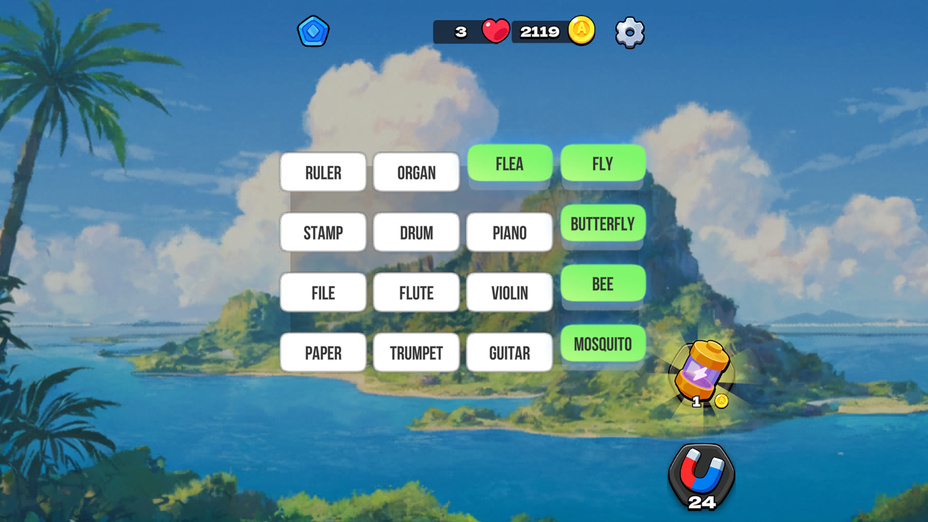Tap the VIOLIN word tile
This screenshot has width=928, height=522.
point(509,292)
